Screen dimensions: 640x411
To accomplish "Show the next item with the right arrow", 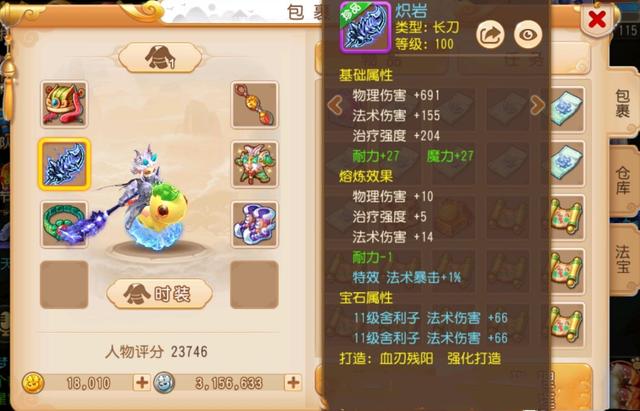I will [537, 104].
